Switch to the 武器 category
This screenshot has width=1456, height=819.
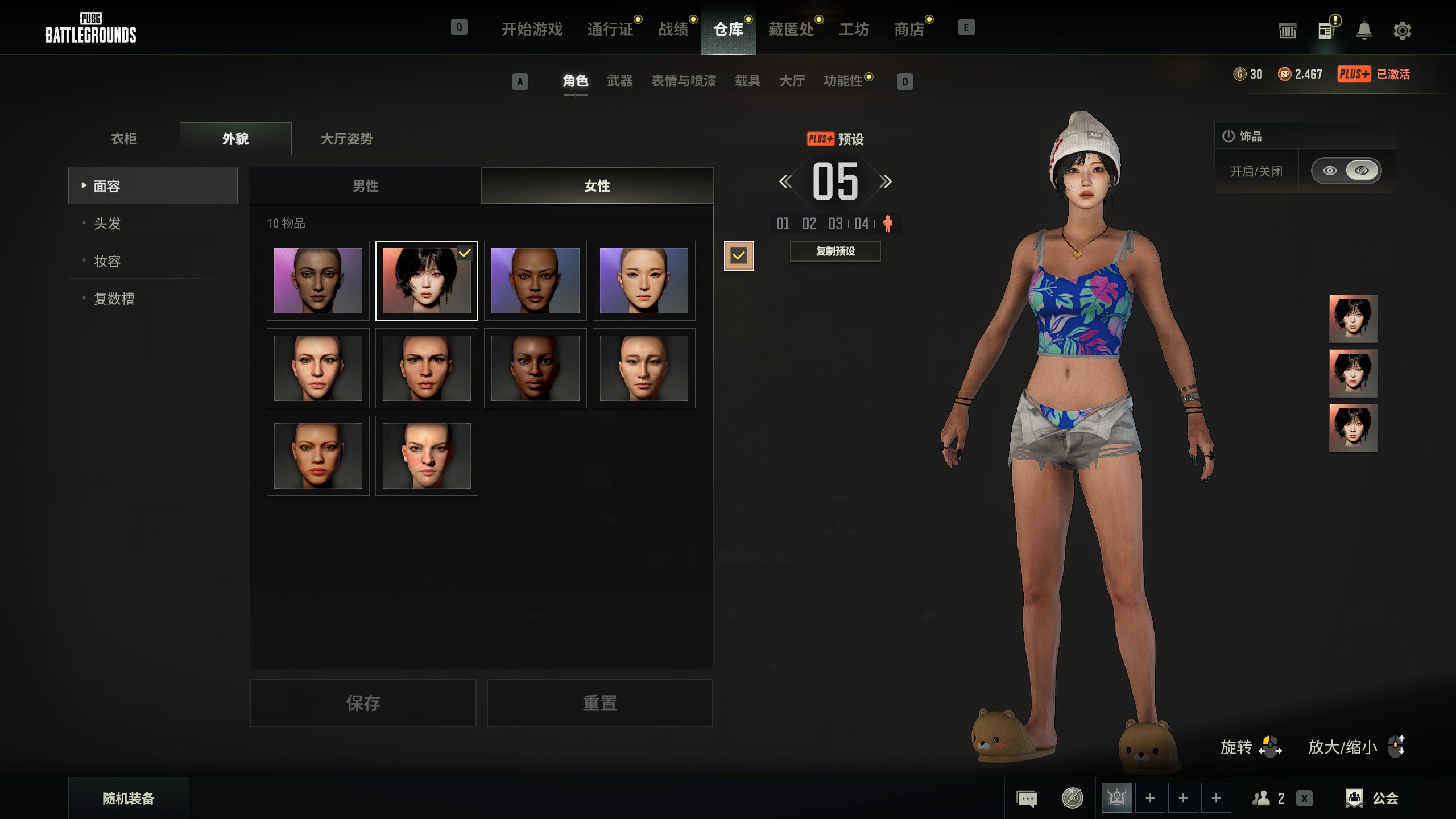click(619, 81)
